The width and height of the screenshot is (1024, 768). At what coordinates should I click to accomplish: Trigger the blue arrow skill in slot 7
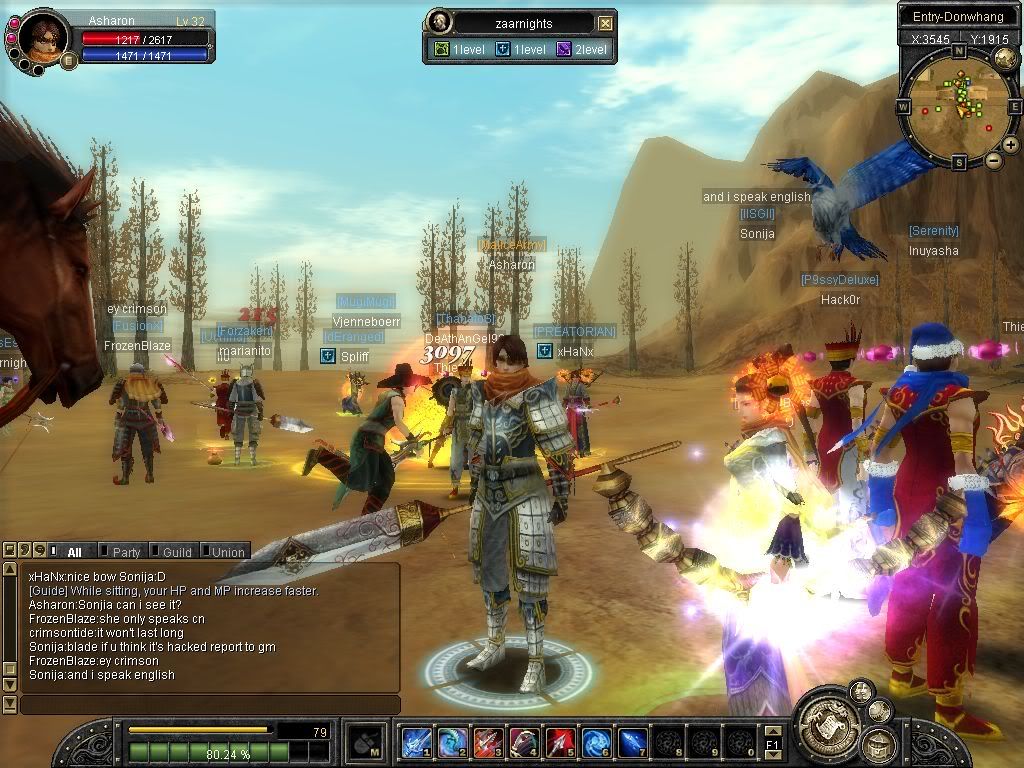632,742
